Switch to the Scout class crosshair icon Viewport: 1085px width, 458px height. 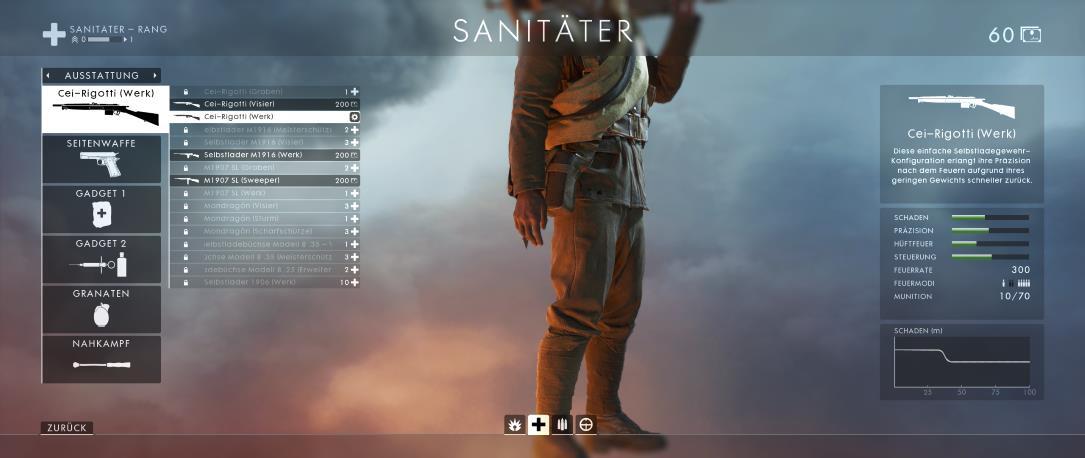pos(586,425)
